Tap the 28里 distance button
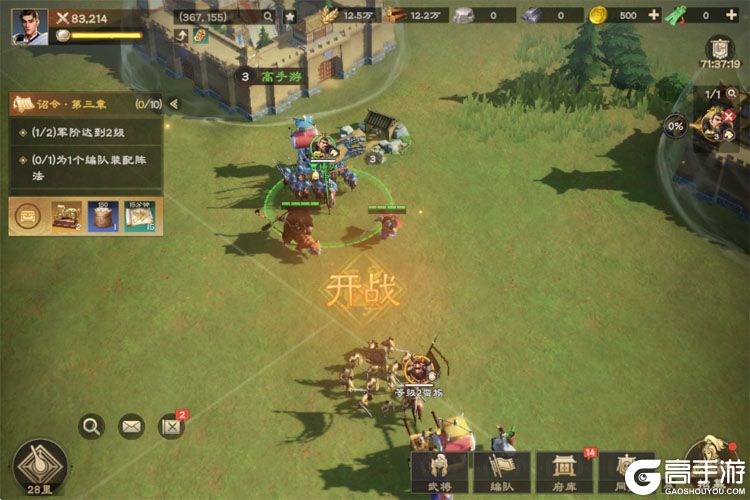This screenshot has width=750, height=500. point(40,465)
